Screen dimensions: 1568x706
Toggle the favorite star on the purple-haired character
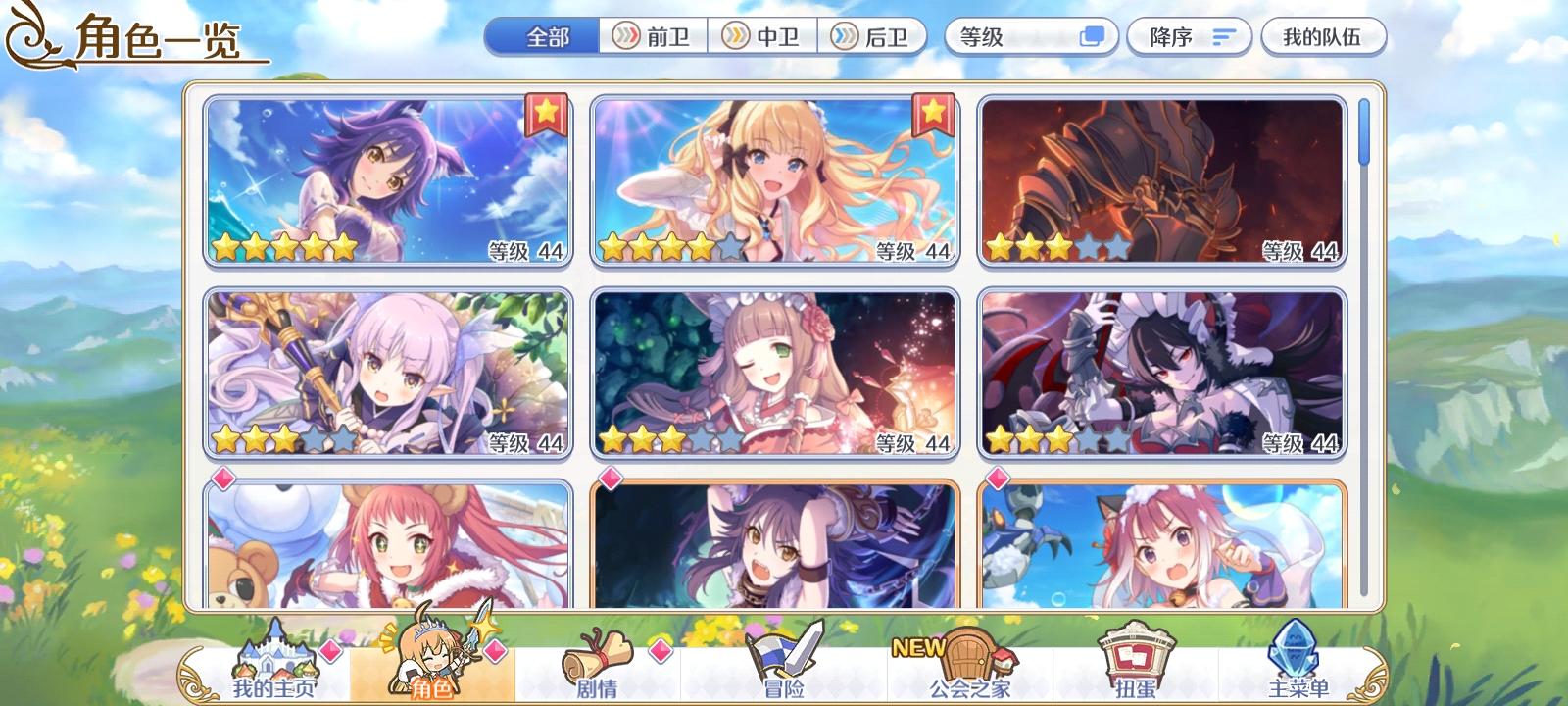coord(546,114)
